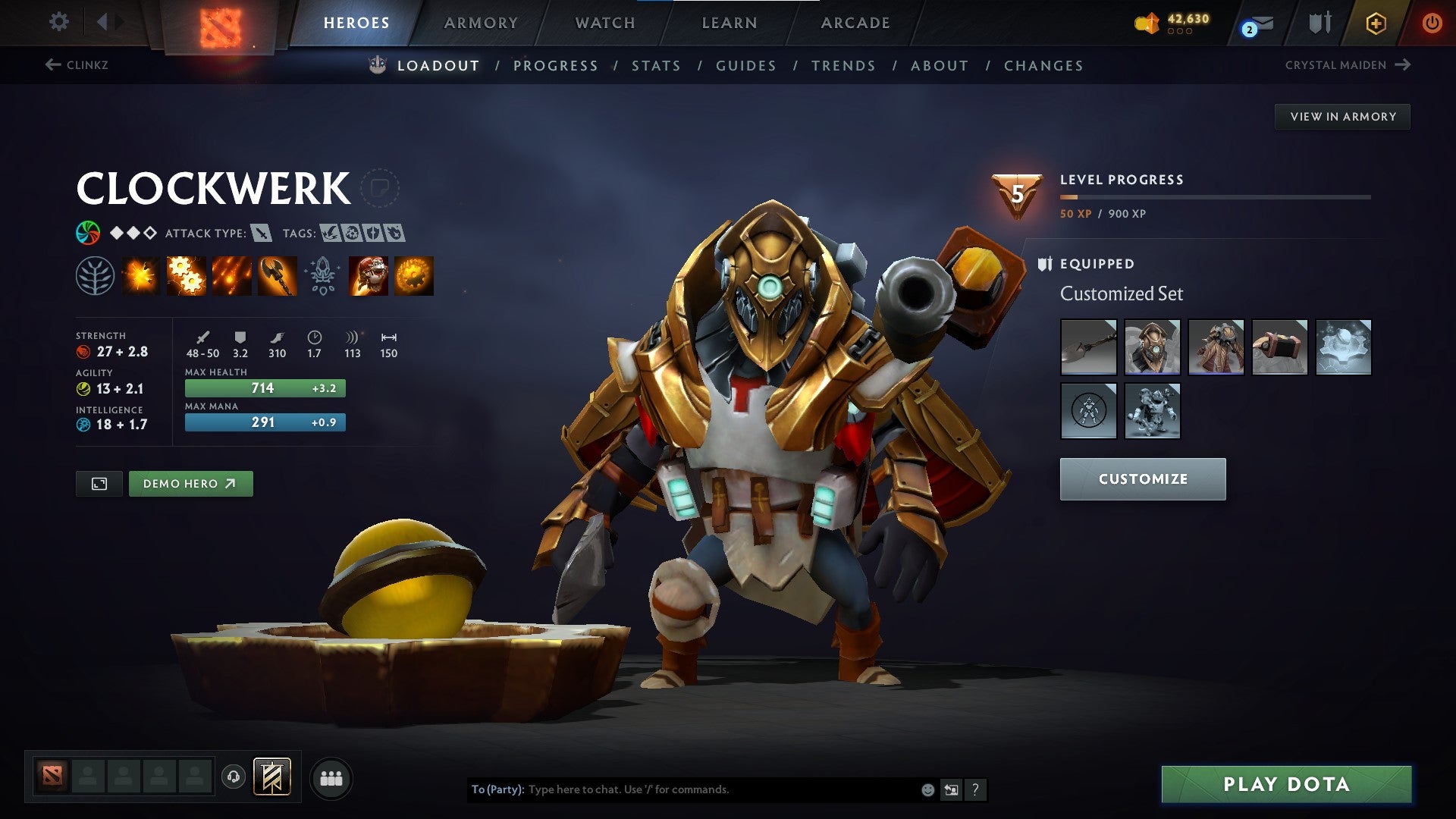The image size is (1456, 819).
Task: View the Rocket Flare ability icon
Action: 231,275
